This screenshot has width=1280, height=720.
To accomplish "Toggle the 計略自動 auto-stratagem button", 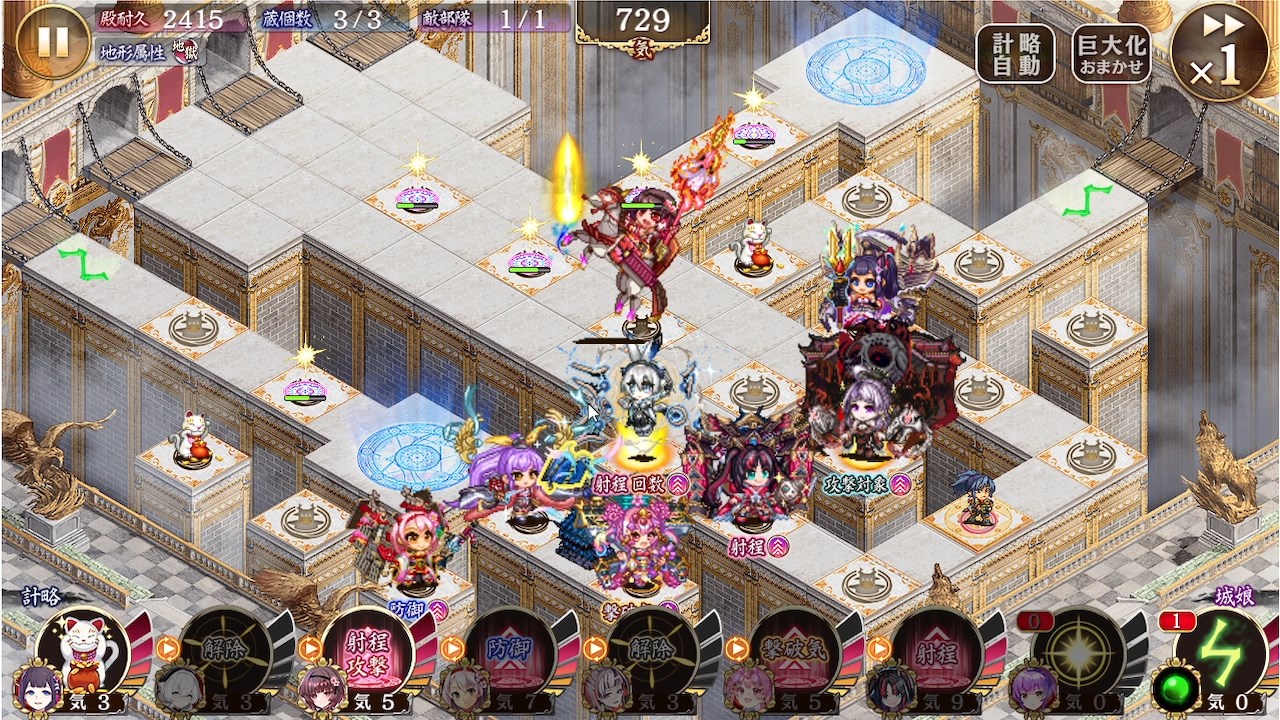I will click(1016, 54).
